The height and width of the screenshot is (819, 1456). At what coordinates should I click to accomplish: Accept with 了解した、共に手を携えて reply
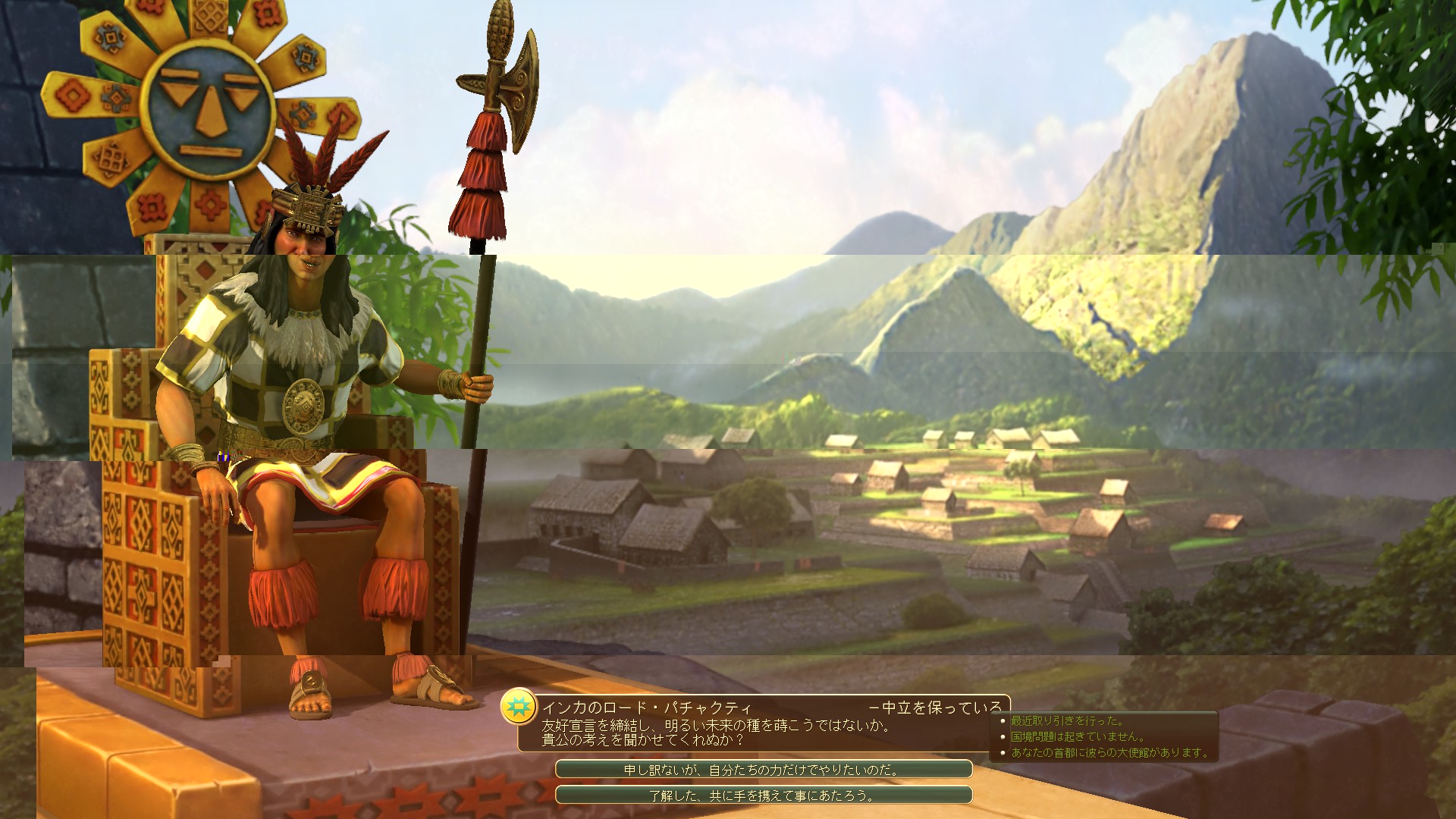click(763, 795)
